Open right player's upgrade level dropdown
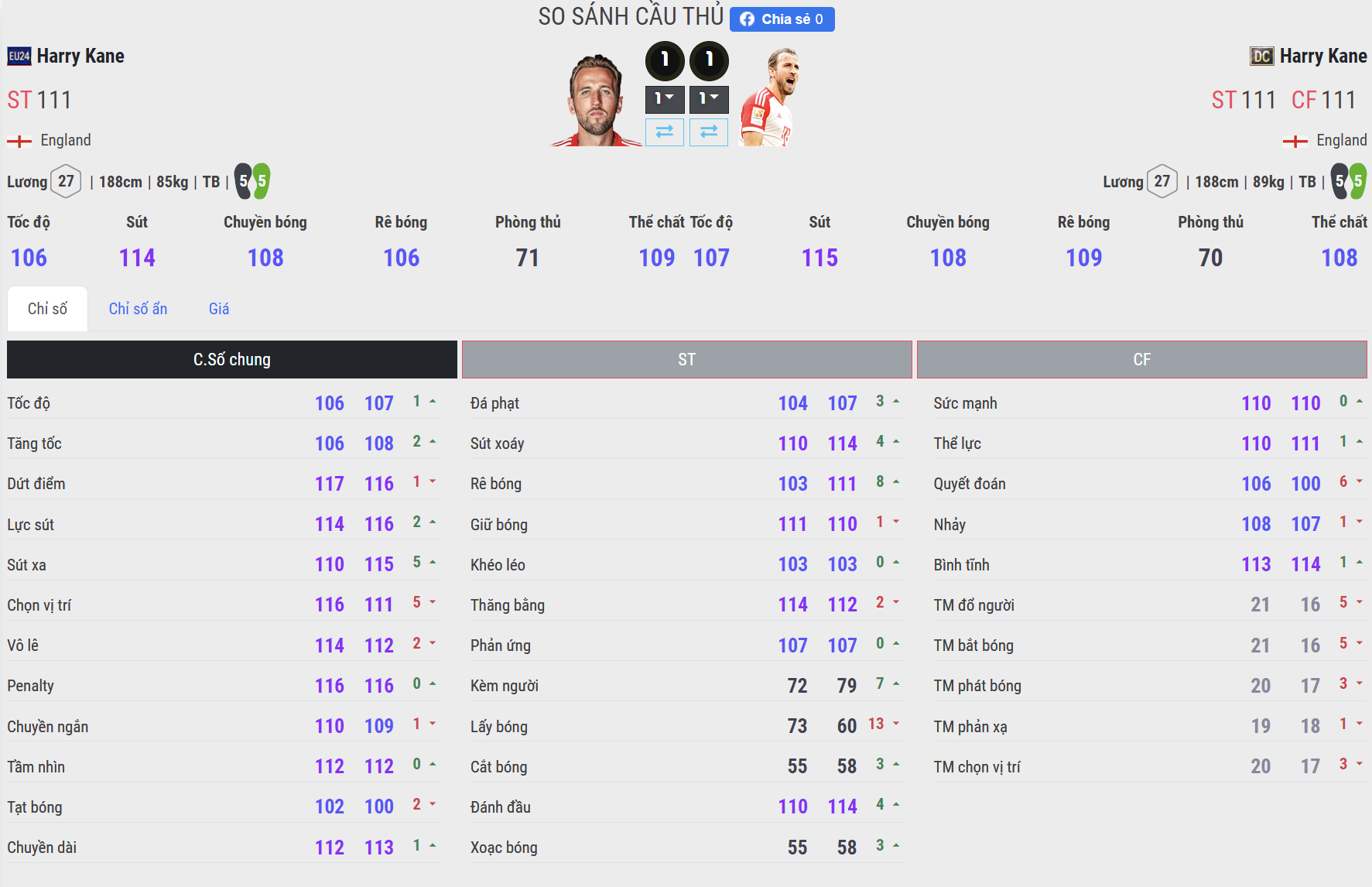The image size is (1372, 887). (x=709, y=99)
